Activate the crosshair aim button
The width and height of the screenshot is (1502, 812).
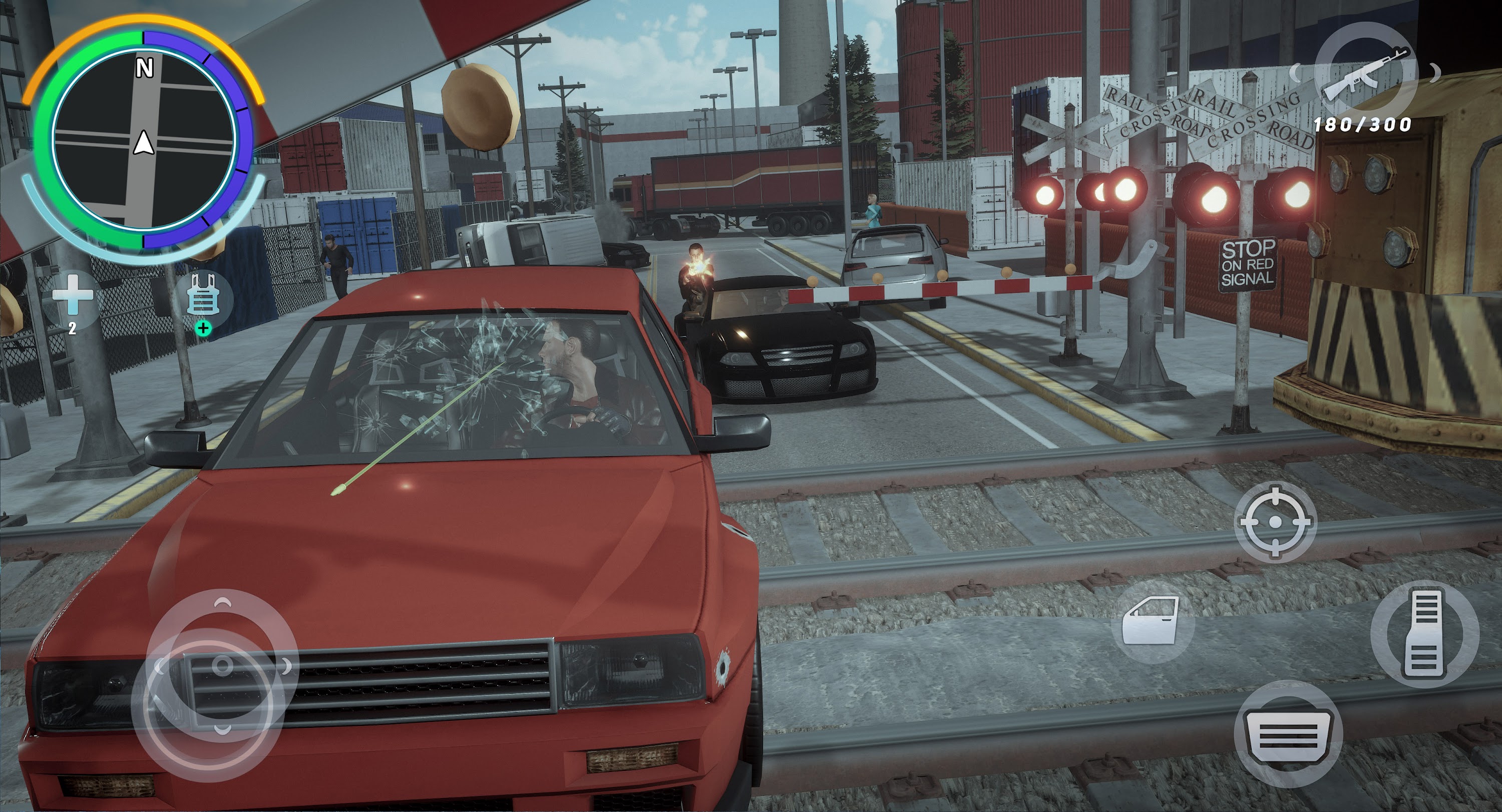1275,522
